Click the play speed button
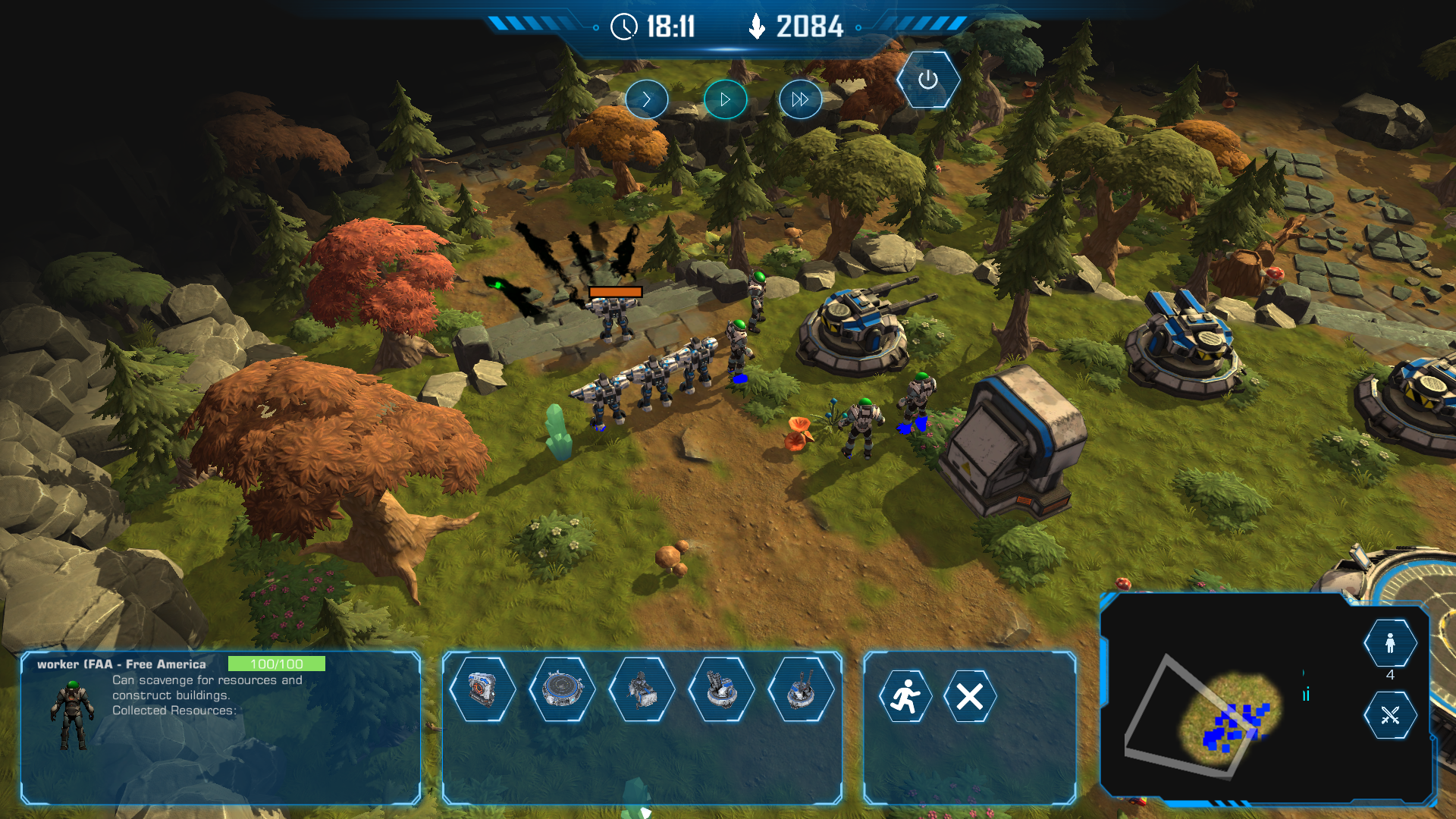The image size is (1456, 819). [x=725, y=99]
